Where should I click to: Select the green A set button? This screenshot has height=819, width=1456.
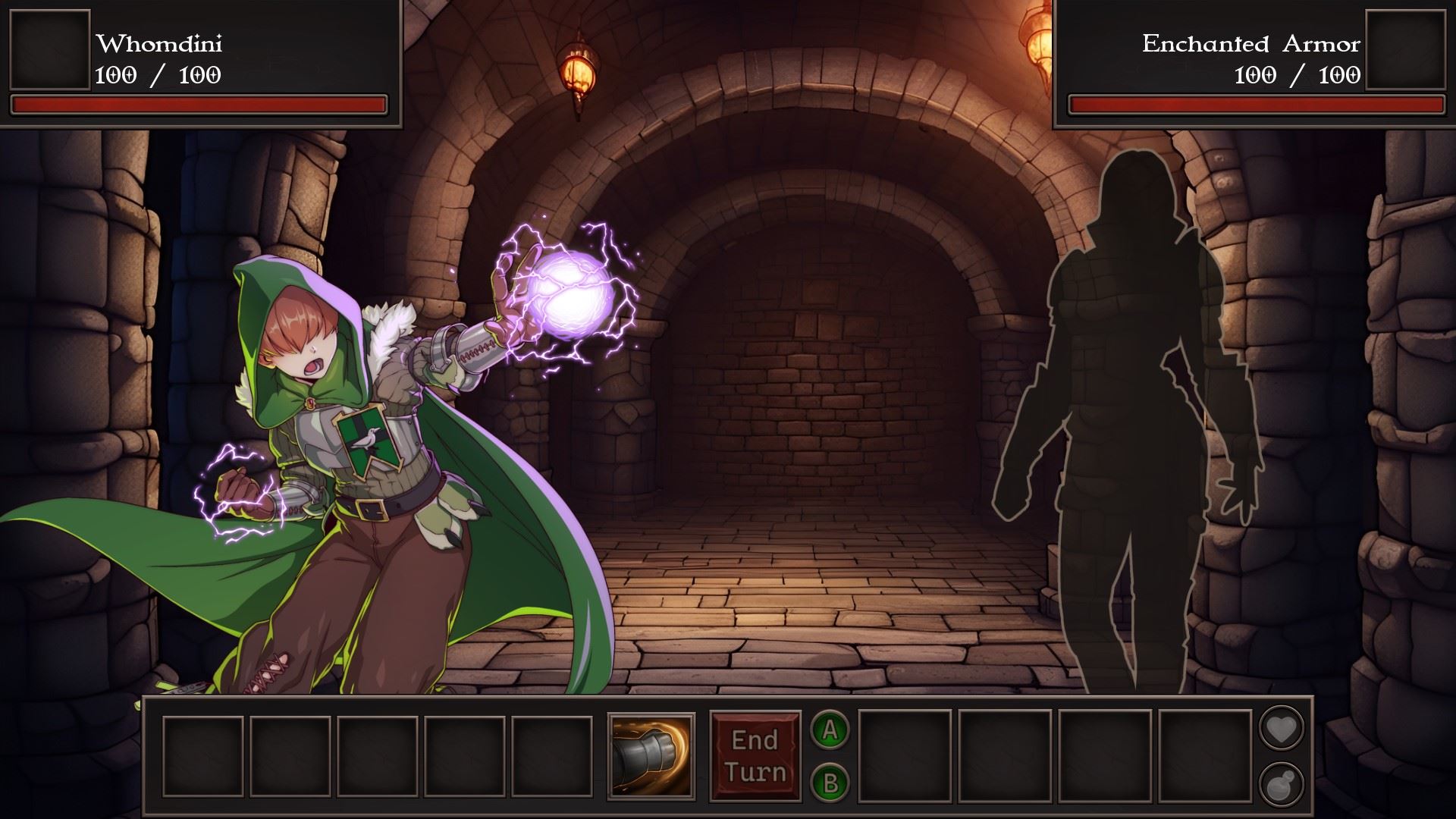(830, 730)
